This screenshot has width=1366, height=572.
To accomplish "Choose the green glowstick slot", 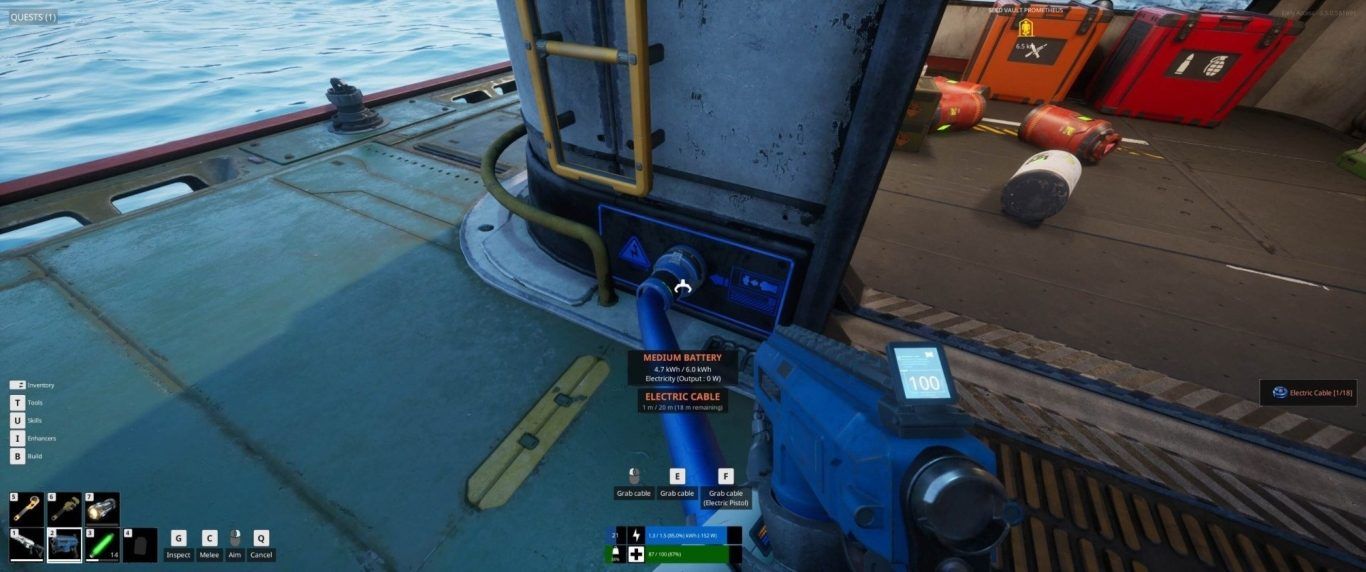I will pos(102,545).
